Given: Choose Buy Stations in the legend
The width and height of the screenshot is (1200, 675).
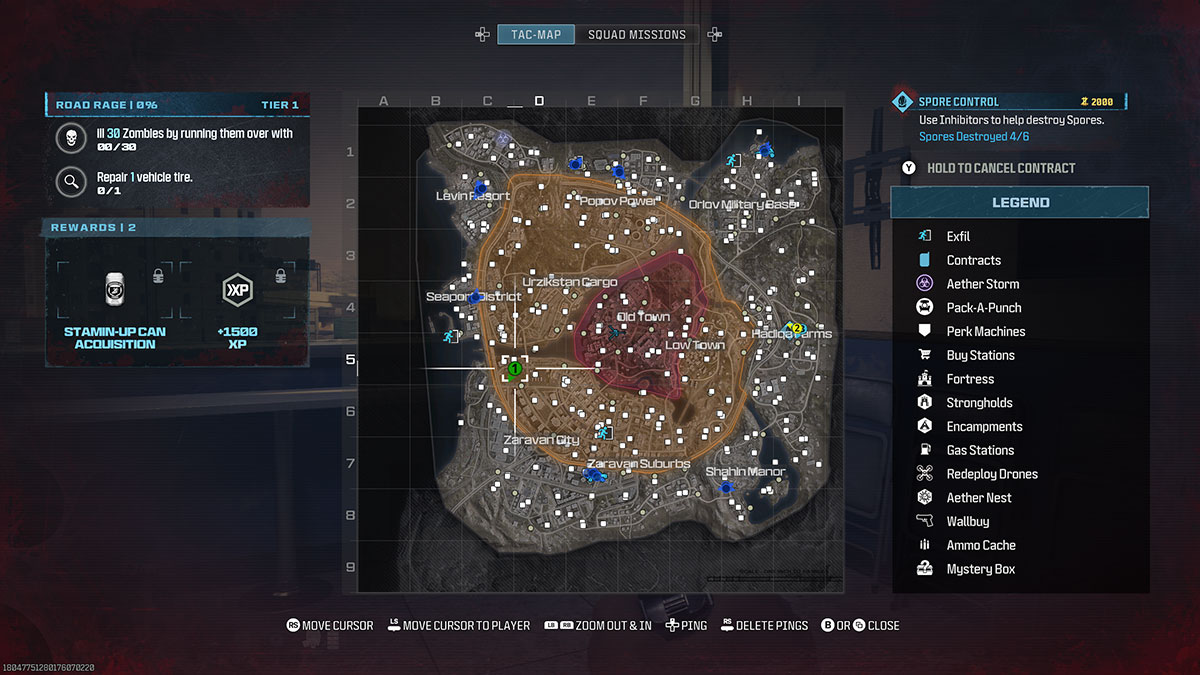Looking at the screenshot, I should click(x=980, y=356).
